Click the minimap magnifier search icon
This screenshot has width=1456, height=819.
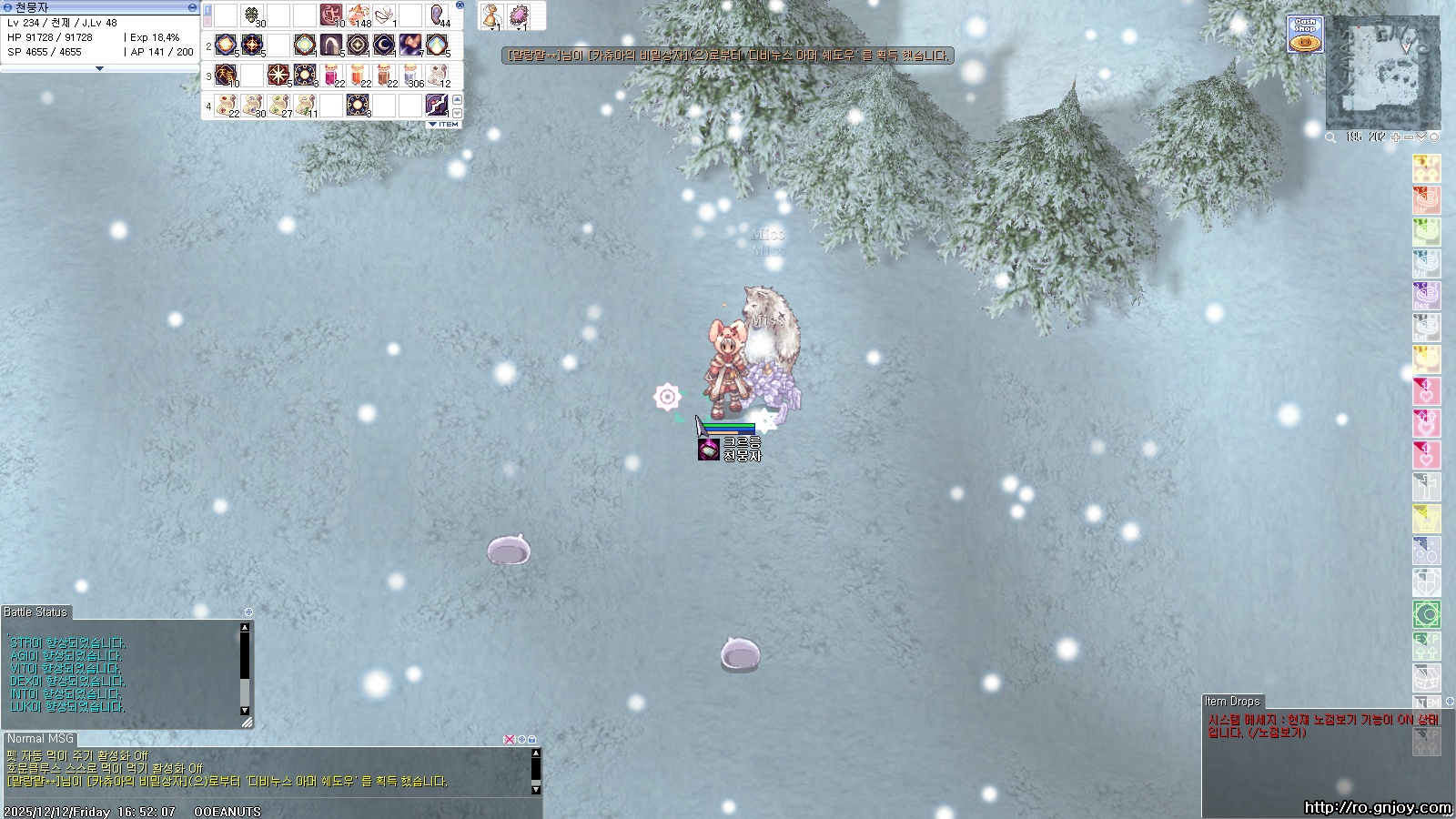(x=1330, y=137)
